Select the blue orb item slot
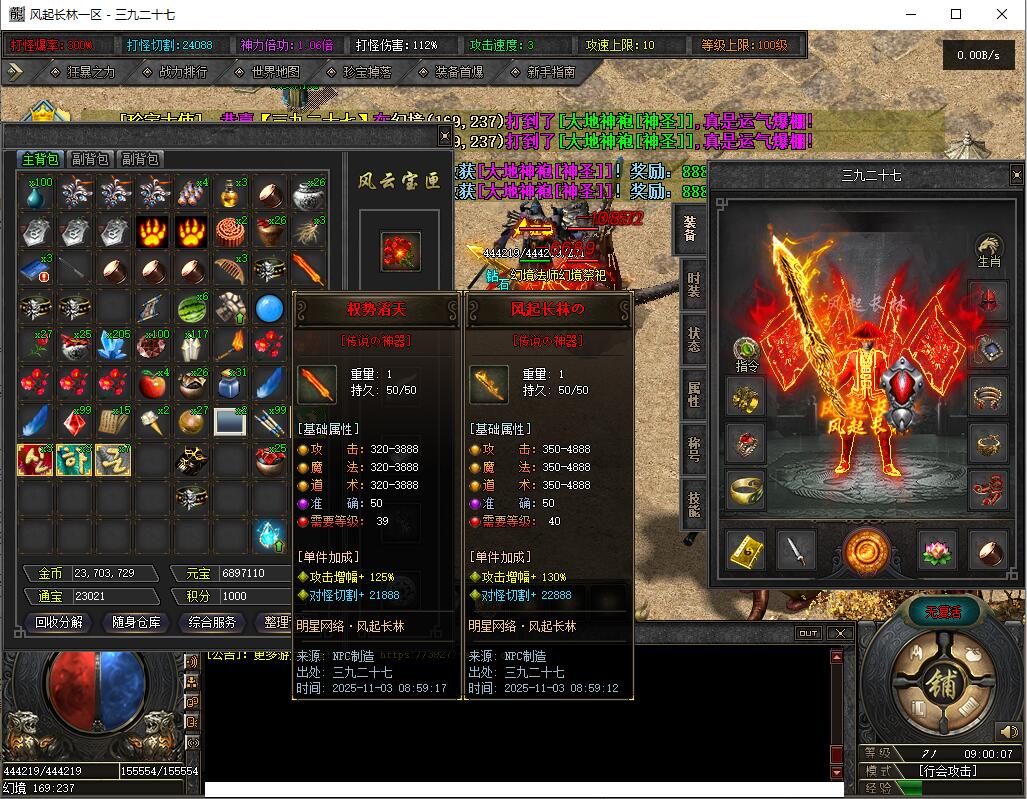Image resolution: width=1027 pixels, height=799 pixels. pos(270,308)
